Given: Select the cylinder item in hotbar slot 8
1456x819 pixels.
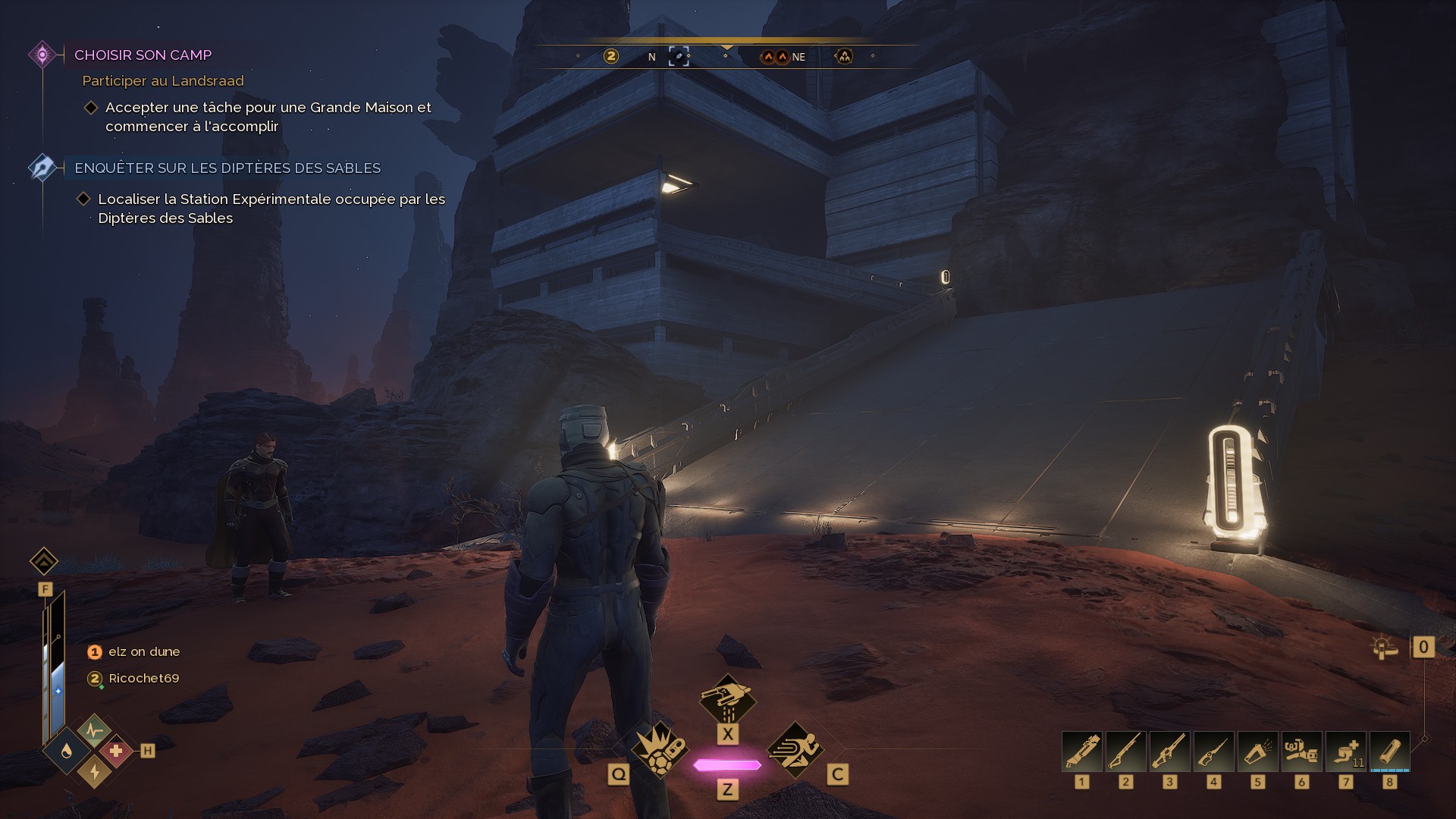Looking at the screenshot, I should [x=1390, y=751].
